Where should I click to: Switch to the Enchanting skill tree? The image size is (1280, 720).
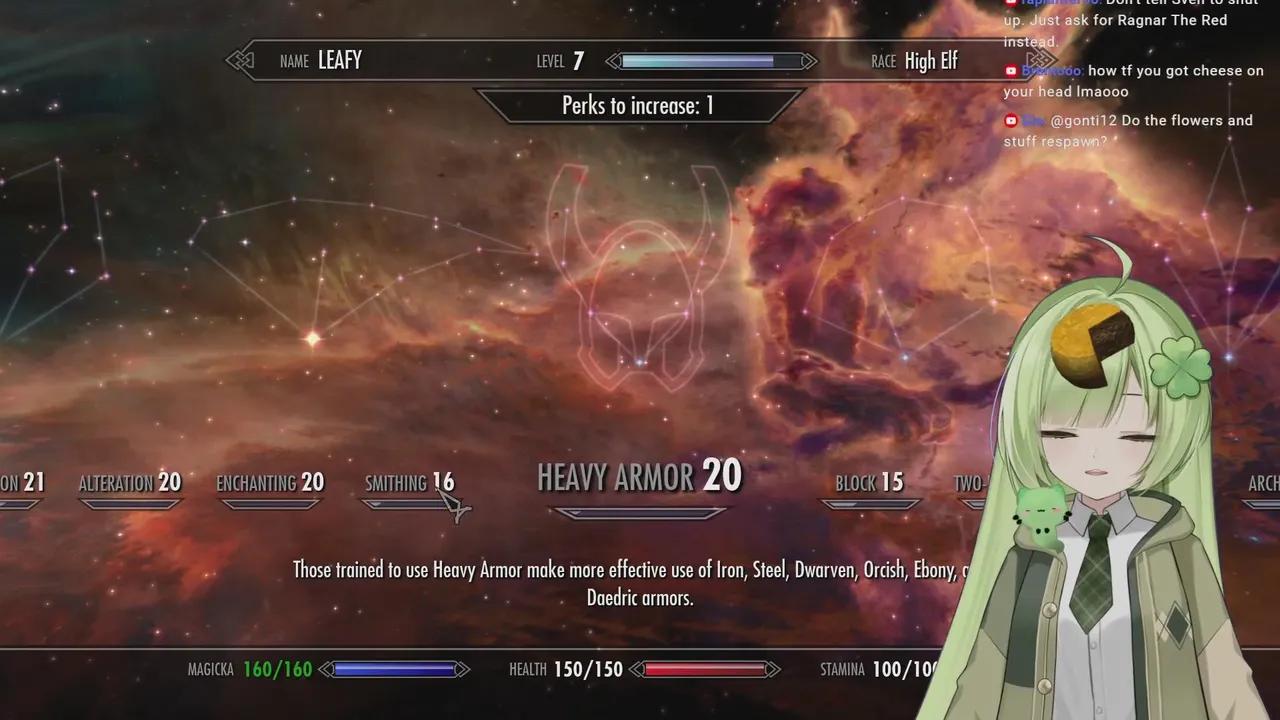[270, 483]
